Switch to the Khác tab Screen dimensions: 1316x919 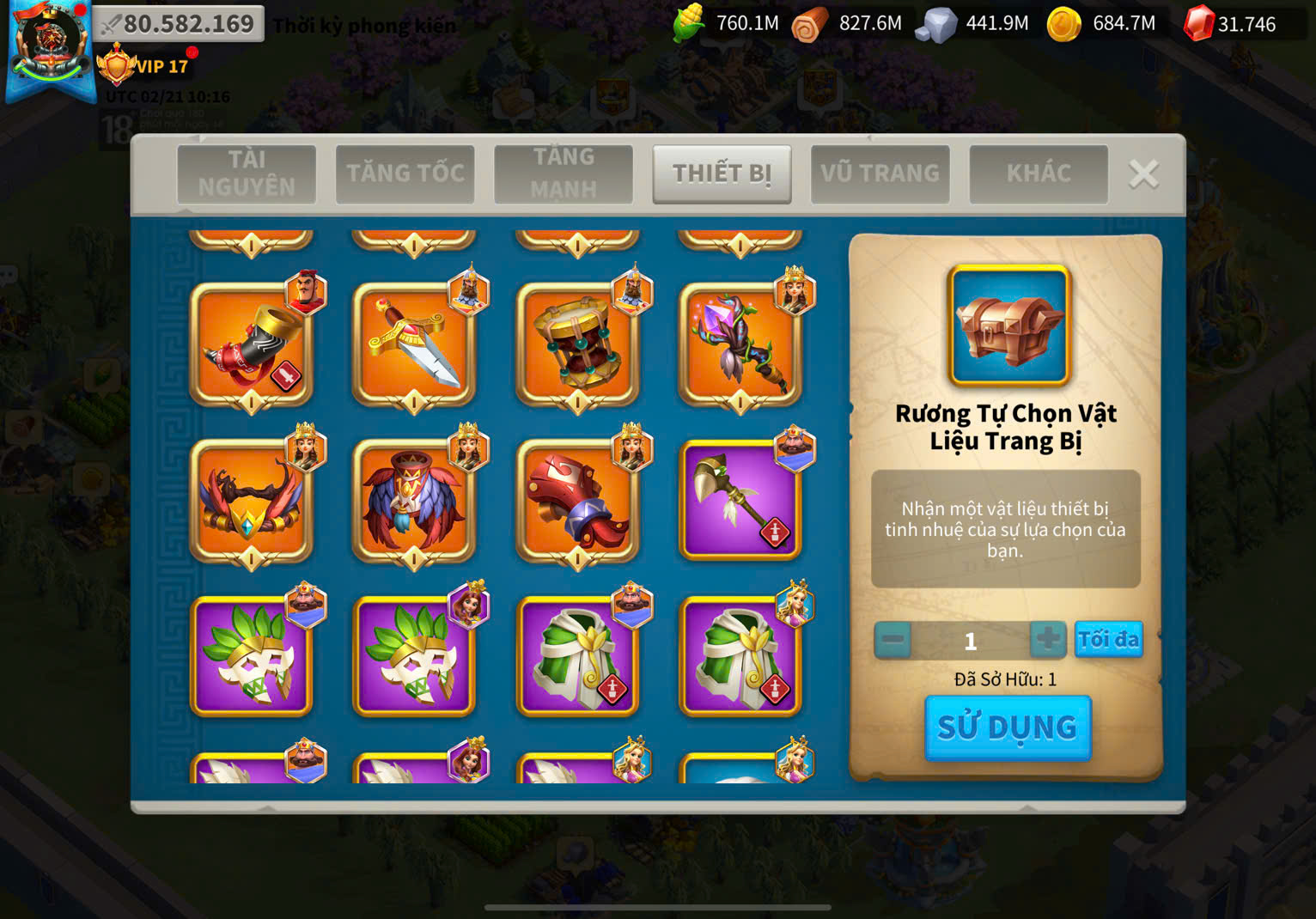(x=1038, y=173)
